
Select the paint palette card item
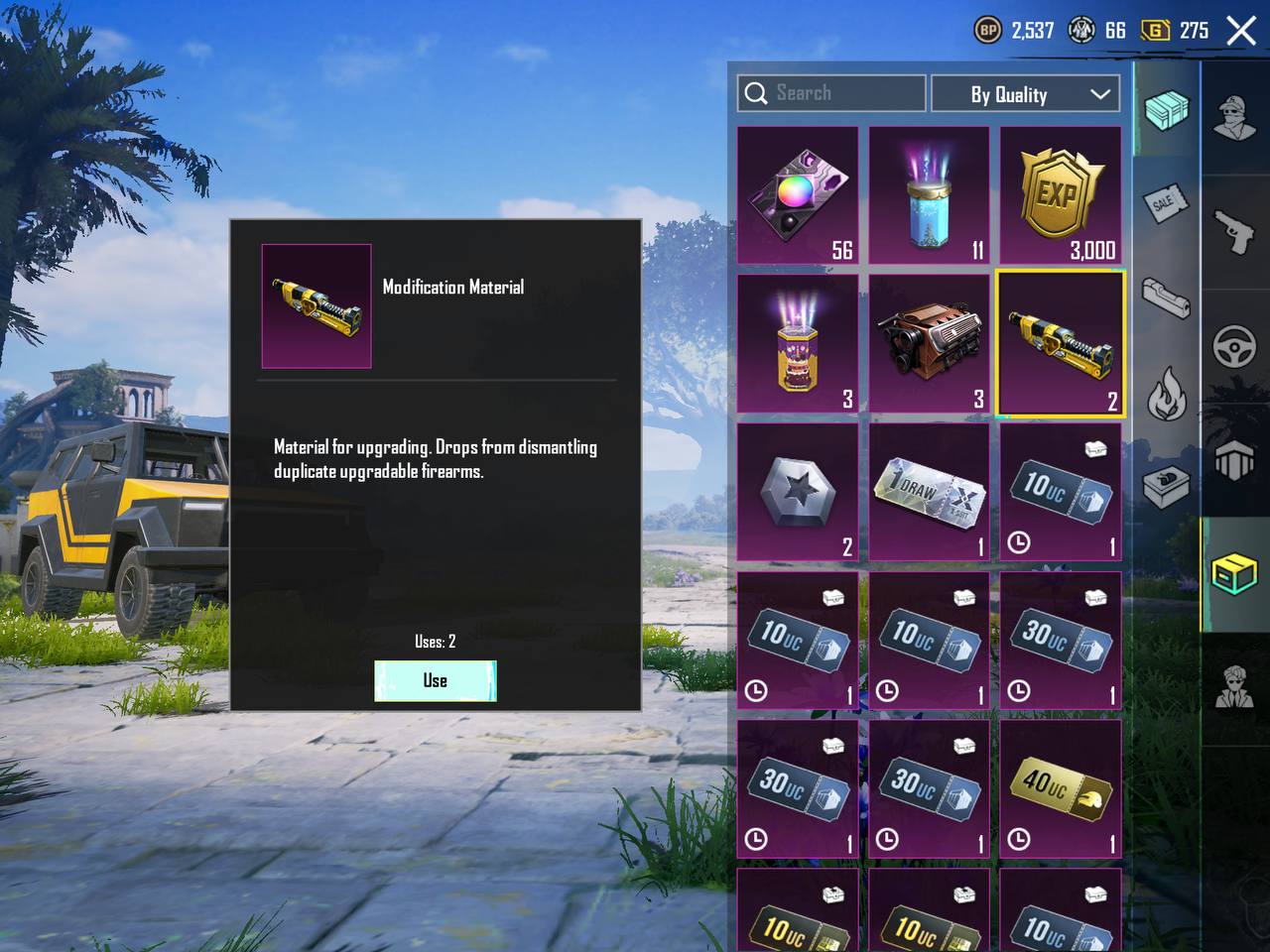click(798, 194)
